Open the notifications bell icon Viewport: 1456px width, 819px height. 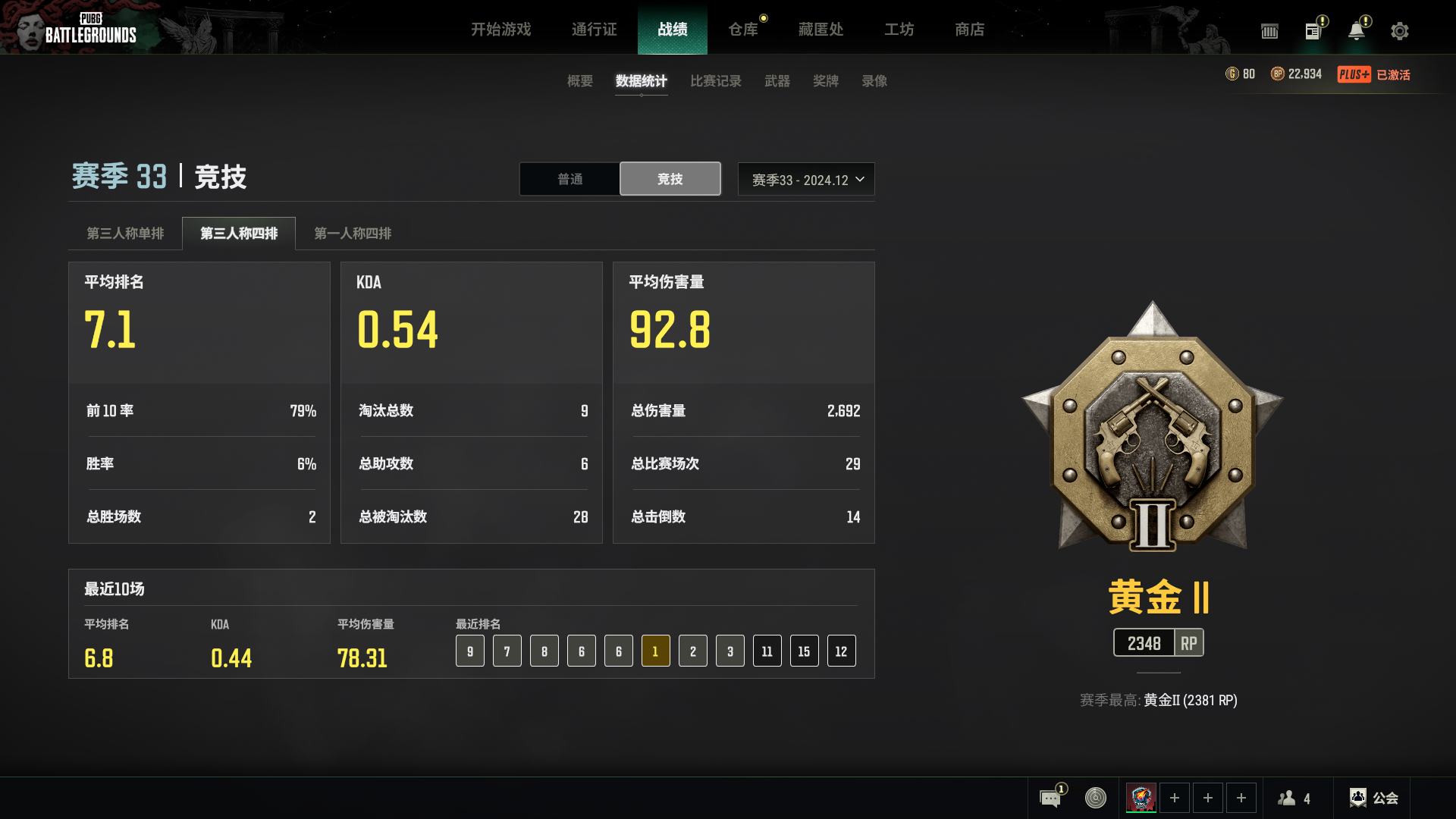[x=1357, y=31]
